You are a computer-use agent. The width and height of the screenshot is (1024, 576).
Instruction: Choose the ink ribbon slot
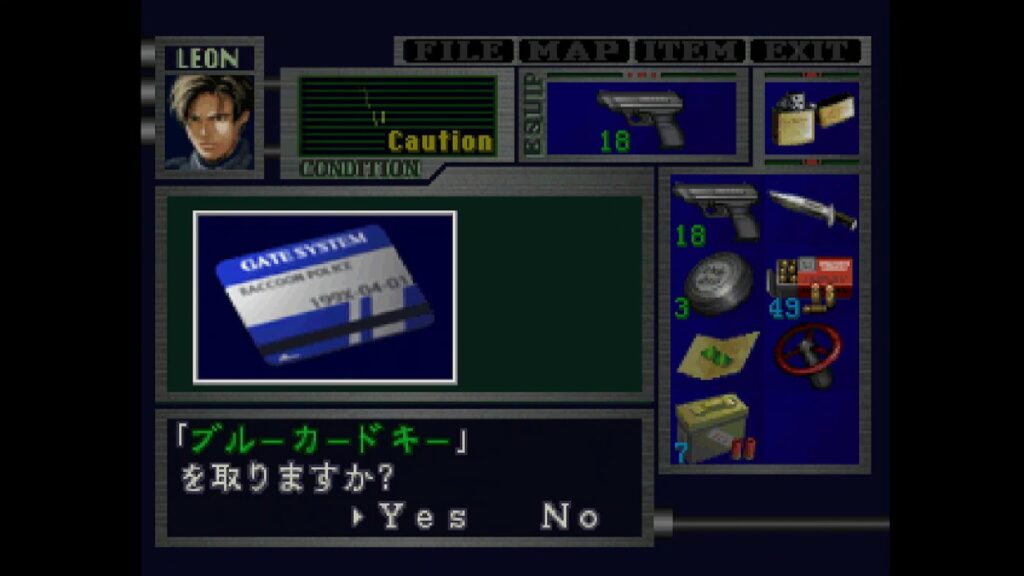716,285
